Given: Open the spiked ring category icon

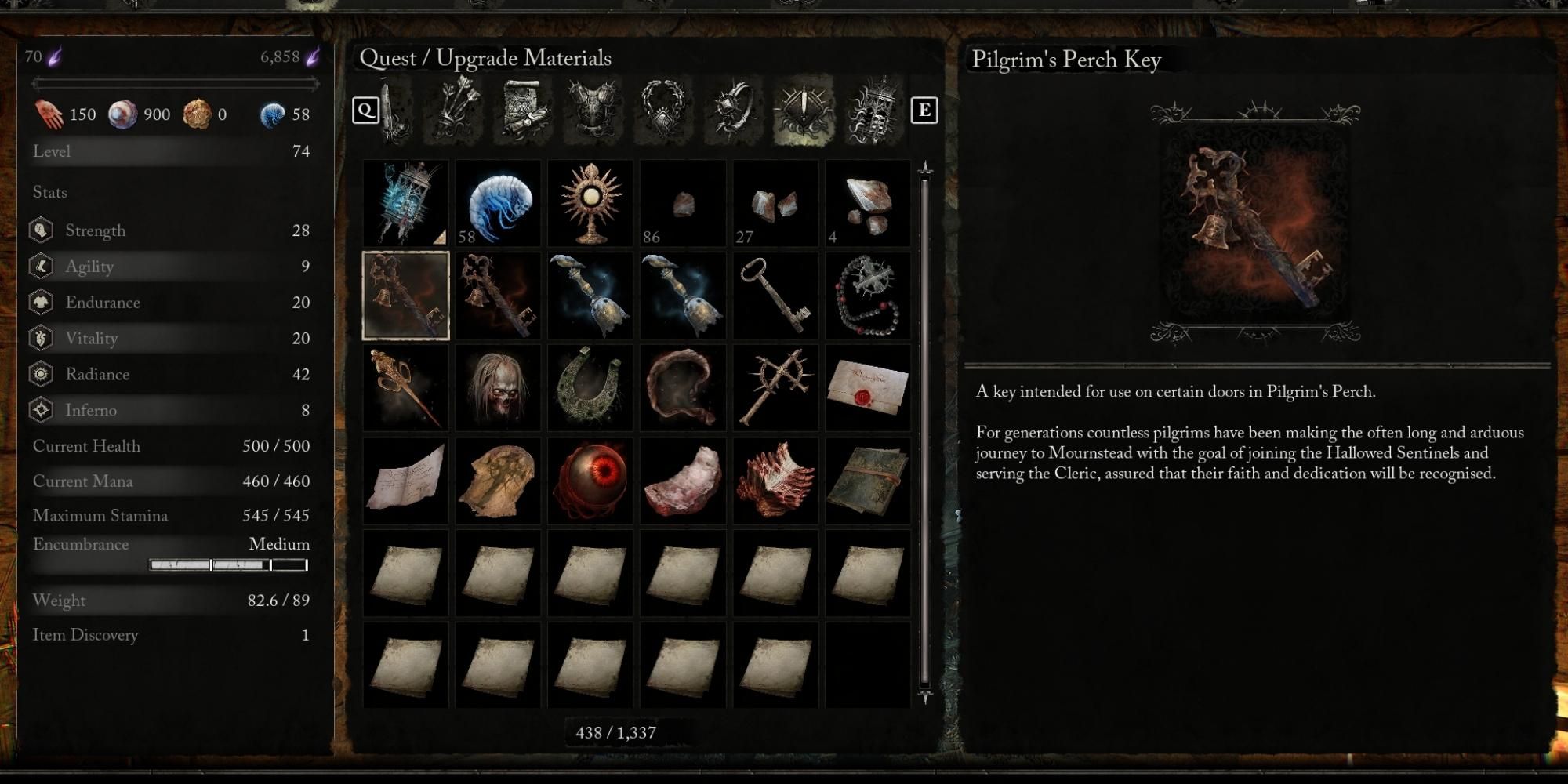Looking at the screenshot, I should [733, 110].
